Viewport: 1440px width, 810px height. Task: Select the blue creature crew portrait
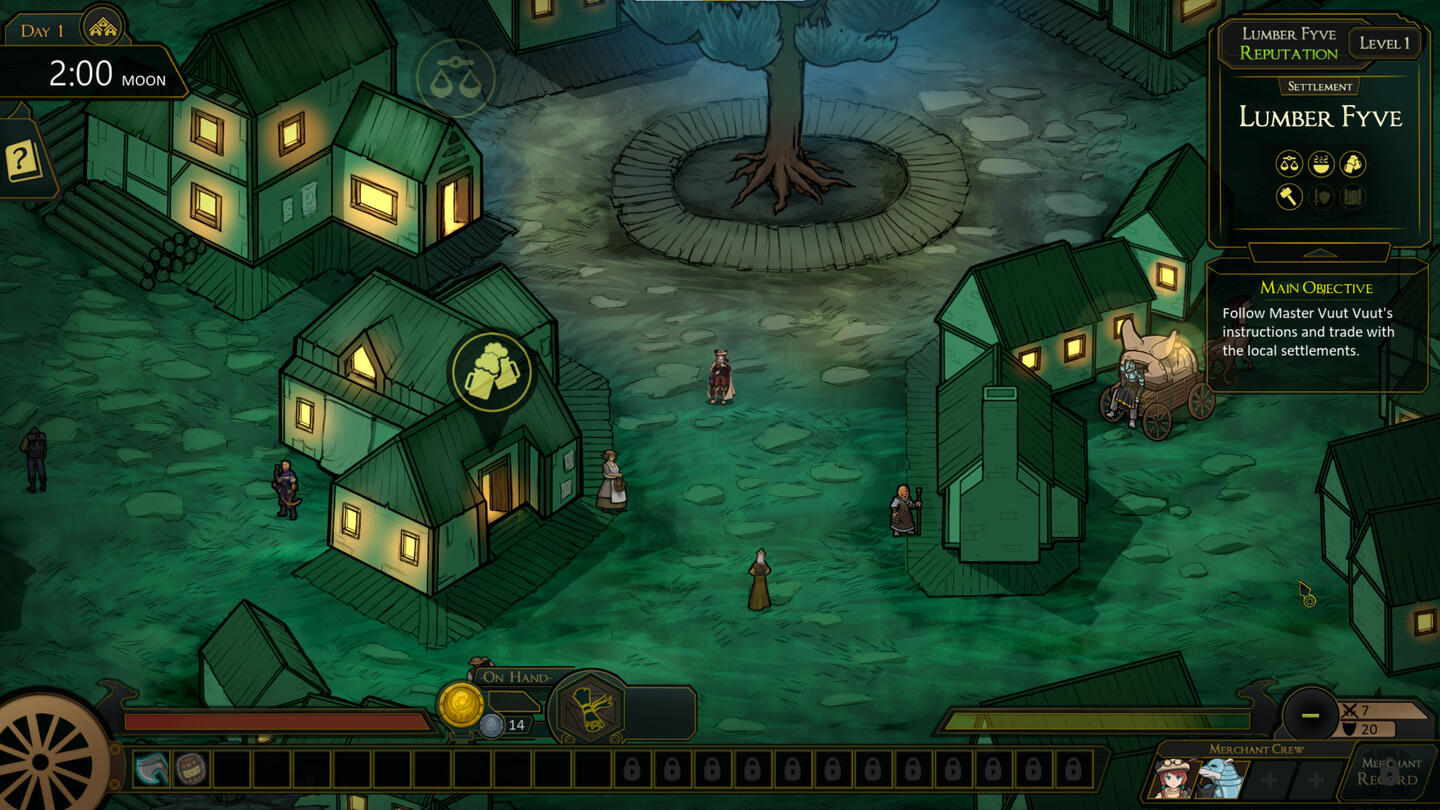click(x=1222, y=777)
